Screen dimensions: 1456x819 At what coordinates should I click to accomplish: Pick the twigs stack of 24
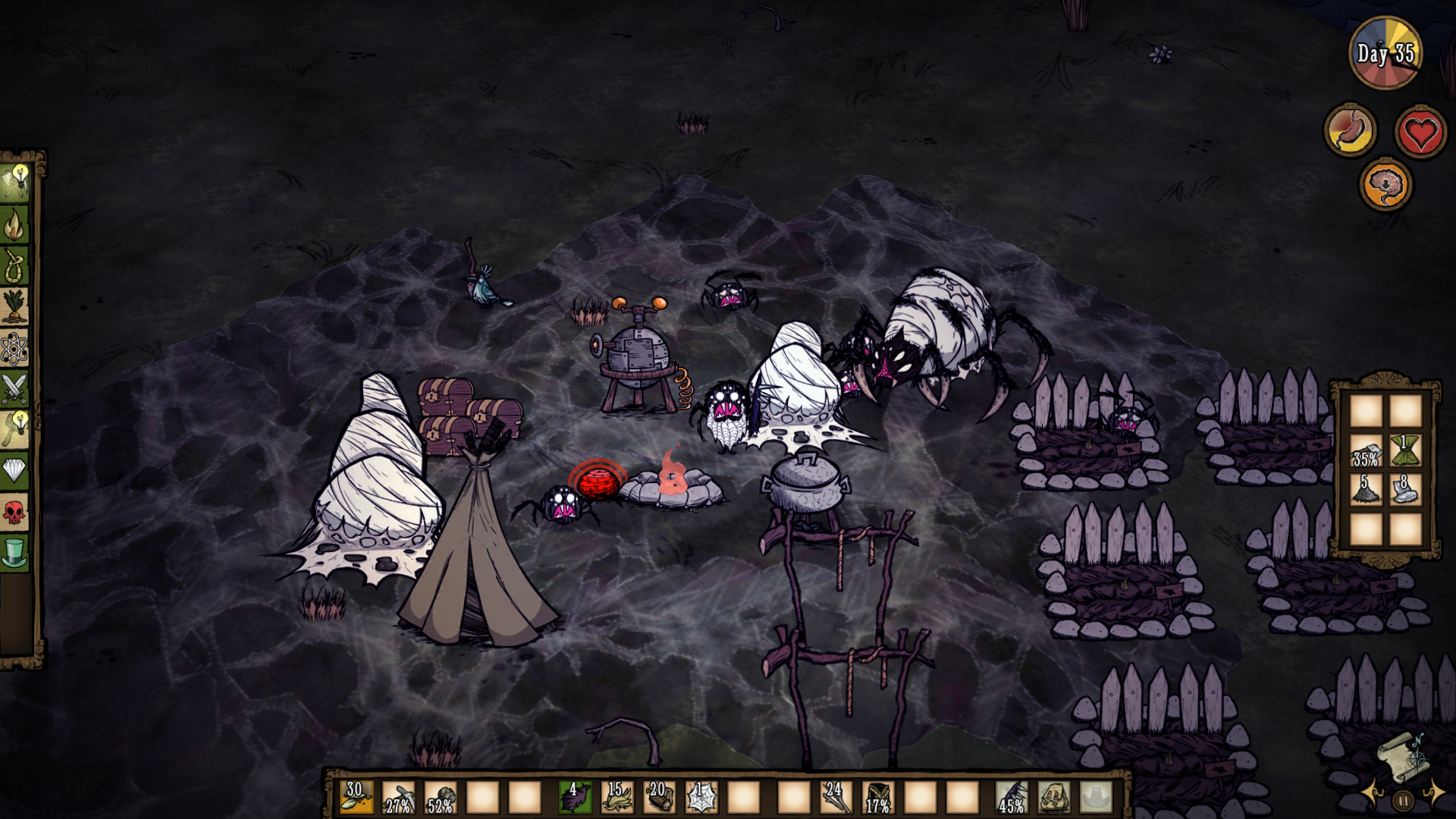point(835,797)
